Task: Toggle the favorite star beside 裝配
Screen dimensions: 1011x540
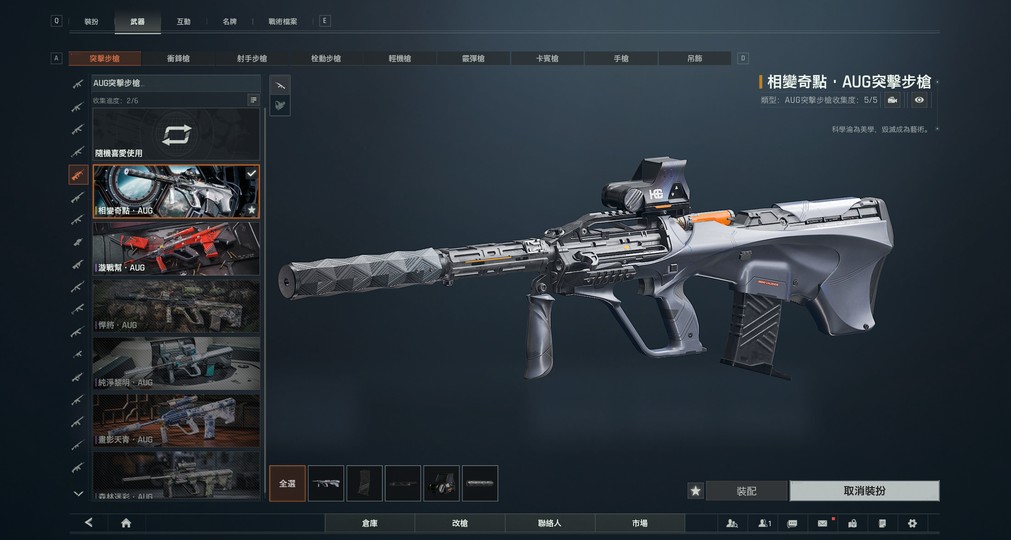Action: (x=695, y=491)
